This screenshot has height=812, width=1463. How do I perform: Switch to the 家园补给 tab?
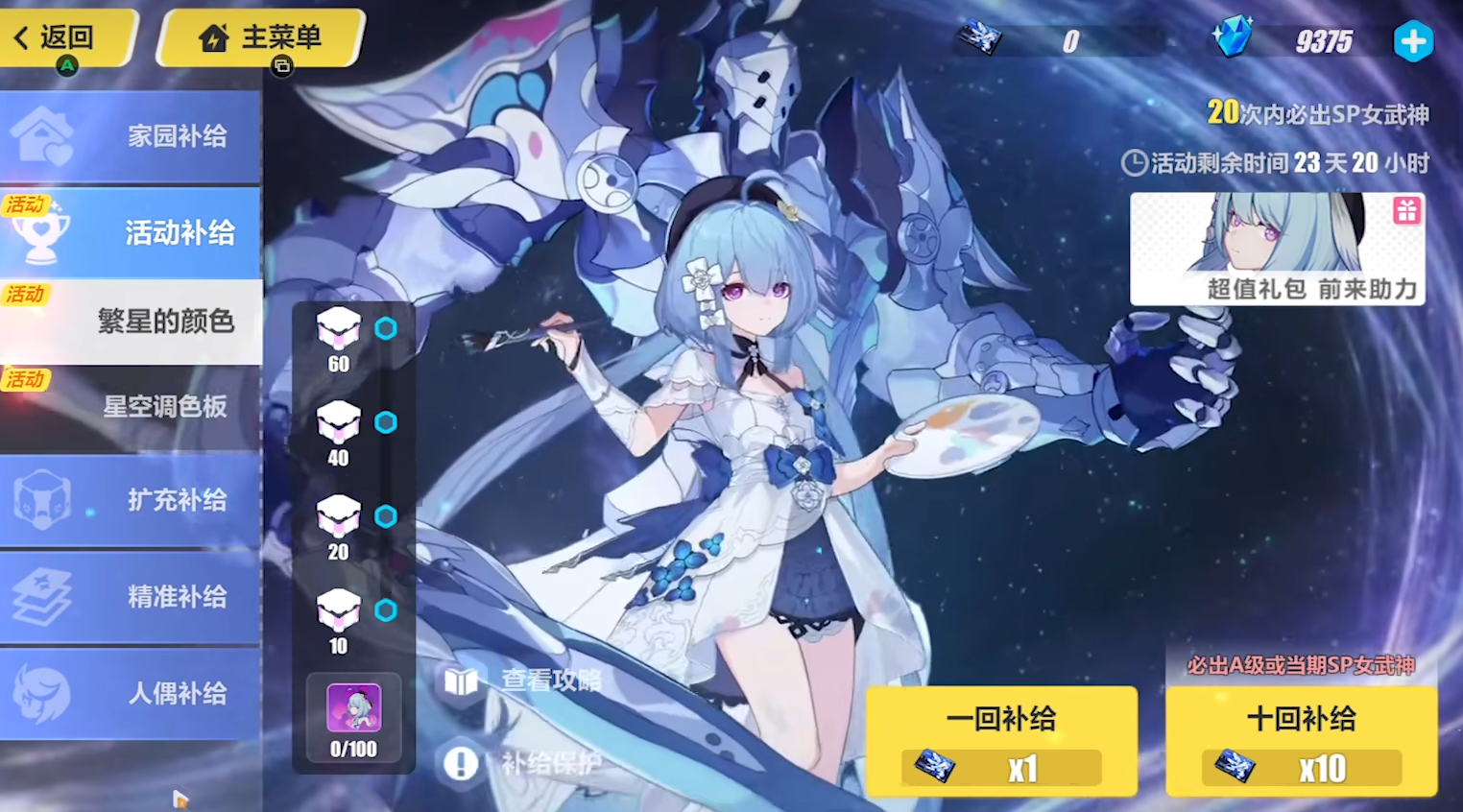(131, 135)
